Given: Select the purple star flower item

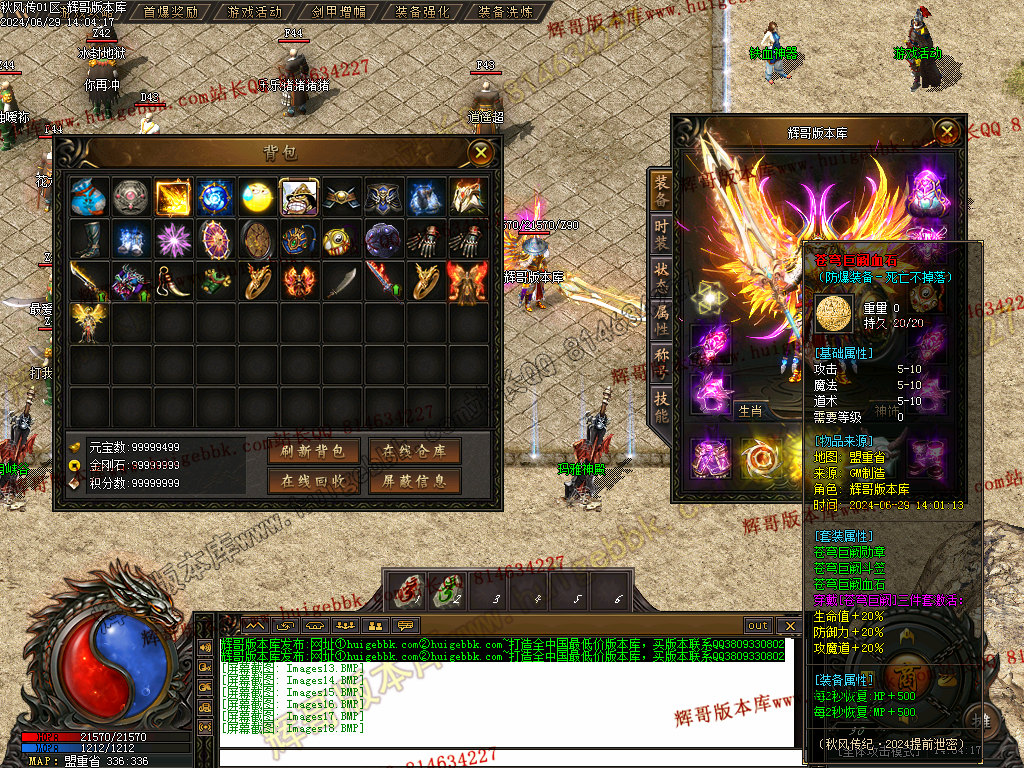Looking at the screenshot, I should coord(173,240).
